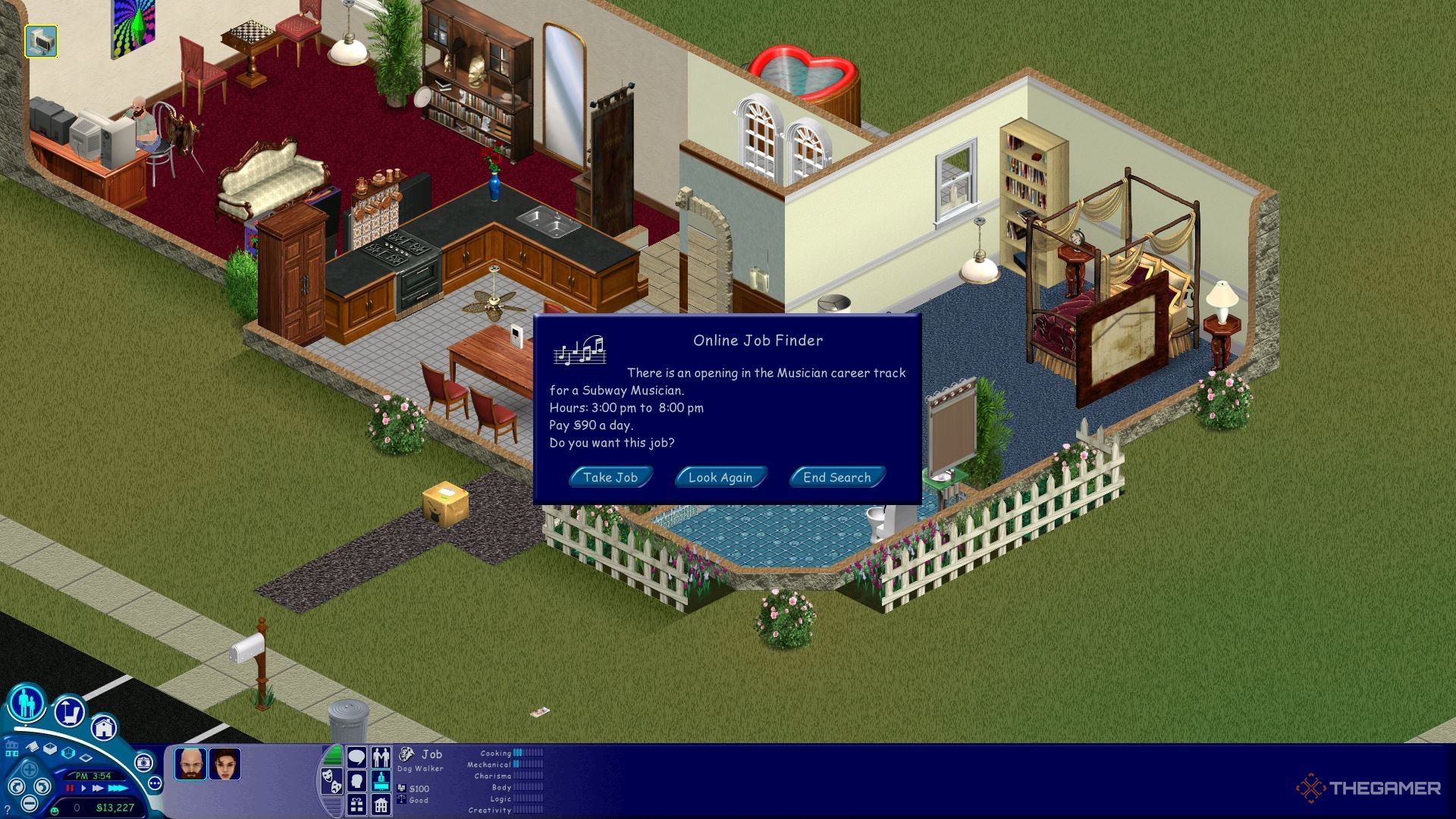
Task: Open the options menu with three dots
Action: 155,783
